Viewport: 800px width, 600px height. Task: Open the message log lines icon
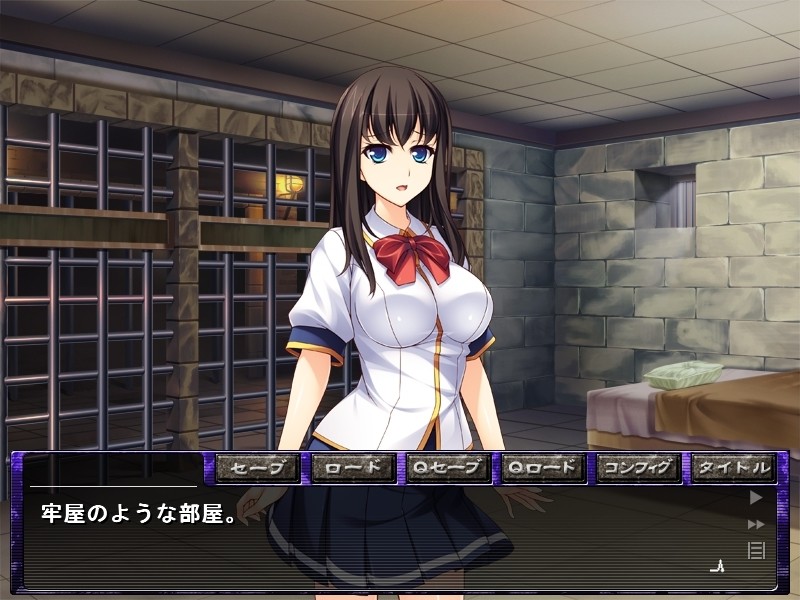(756, 549)
